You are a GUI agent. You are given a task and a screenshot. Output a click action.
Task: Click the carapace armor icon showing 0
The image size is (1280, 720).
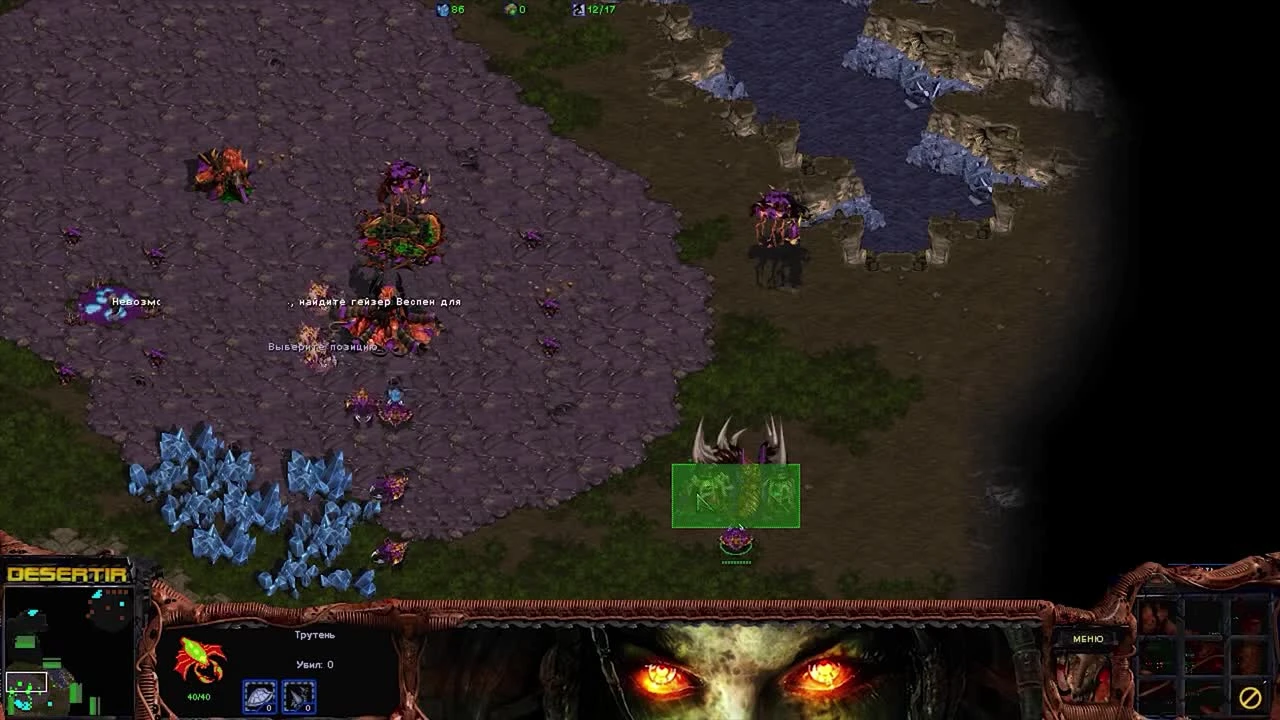[x=258, y=696]
